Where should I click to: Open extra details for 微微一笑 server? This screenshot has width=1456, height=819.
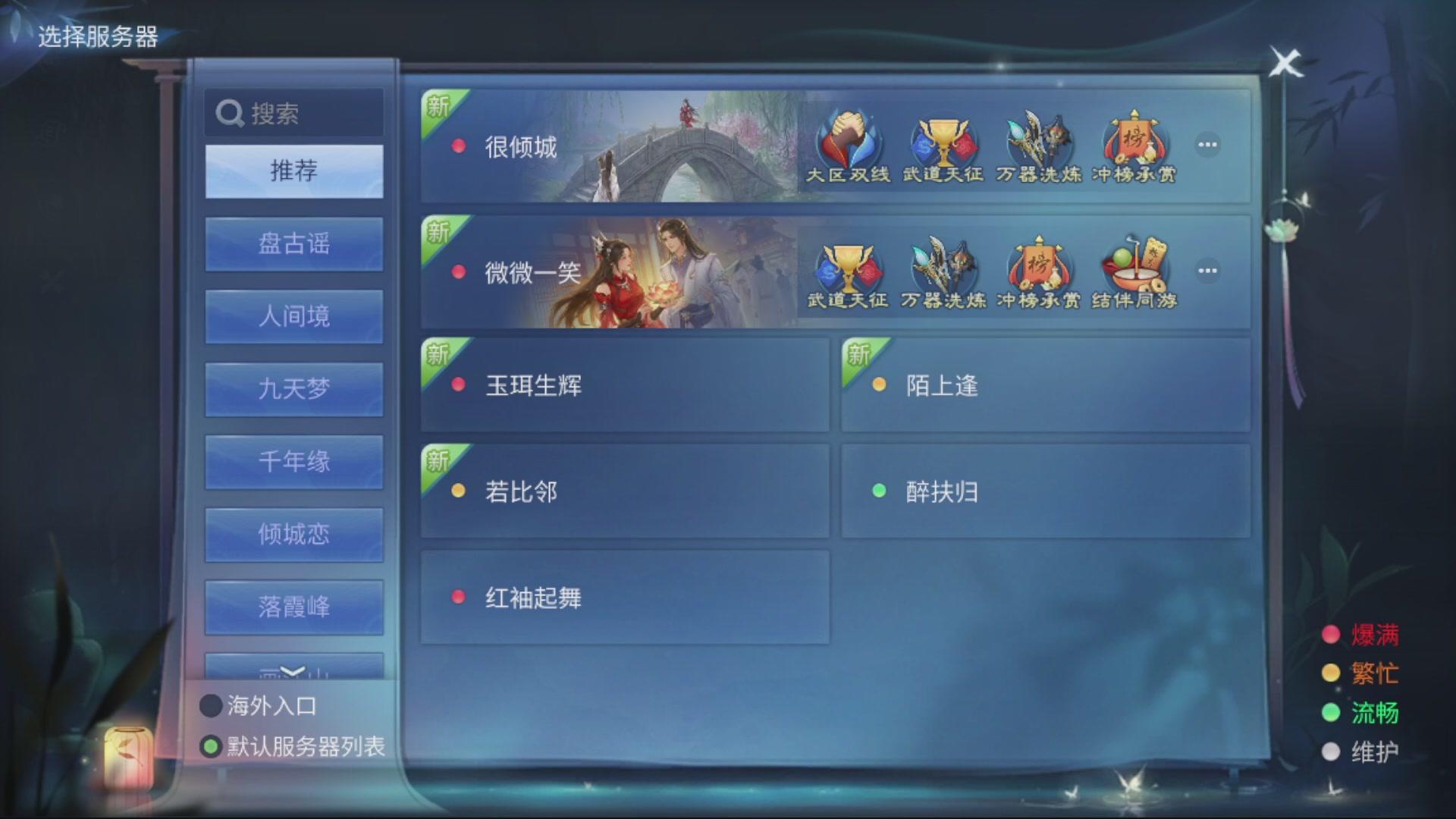(x=1207, y=271)
